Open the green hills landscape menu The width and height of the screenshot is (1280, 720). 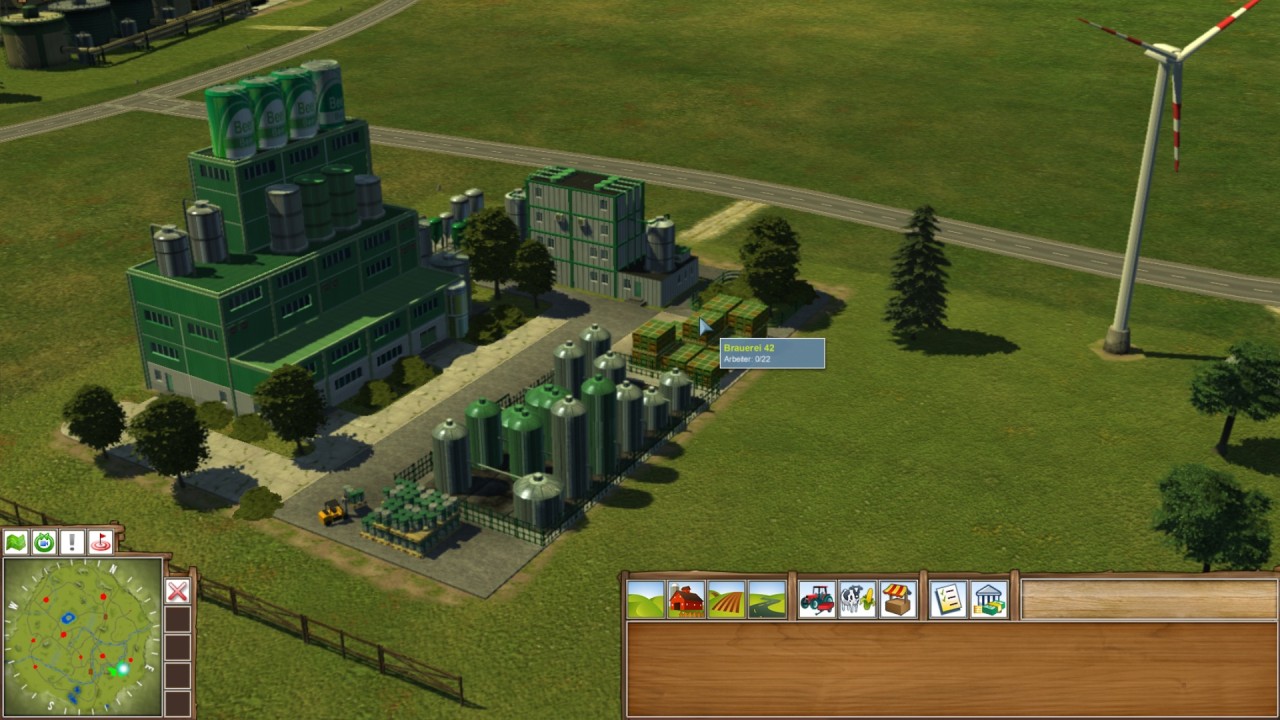pyautogui.click(x=646, y=600)
